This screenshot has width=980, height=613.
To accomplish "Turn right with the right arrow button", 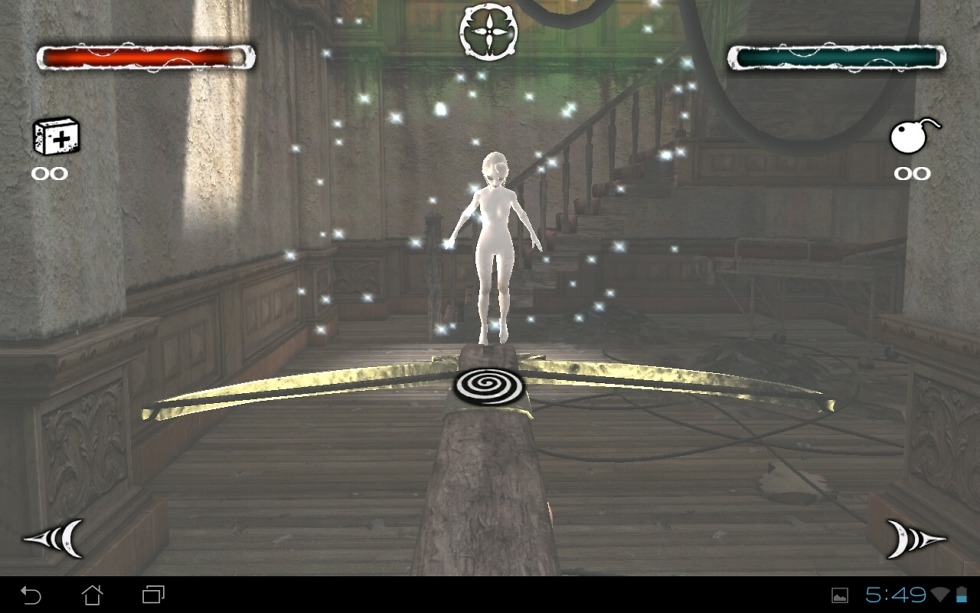I will pos(914,539).
